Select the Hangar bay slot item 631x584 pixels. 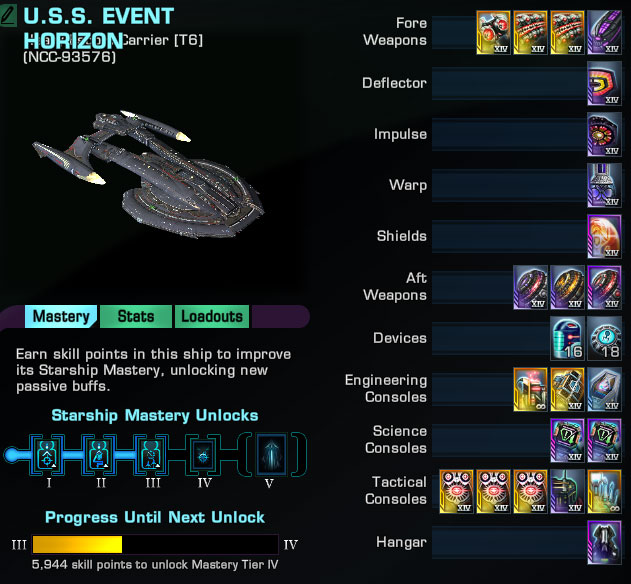pyautogui.click(x=605, y=542)
